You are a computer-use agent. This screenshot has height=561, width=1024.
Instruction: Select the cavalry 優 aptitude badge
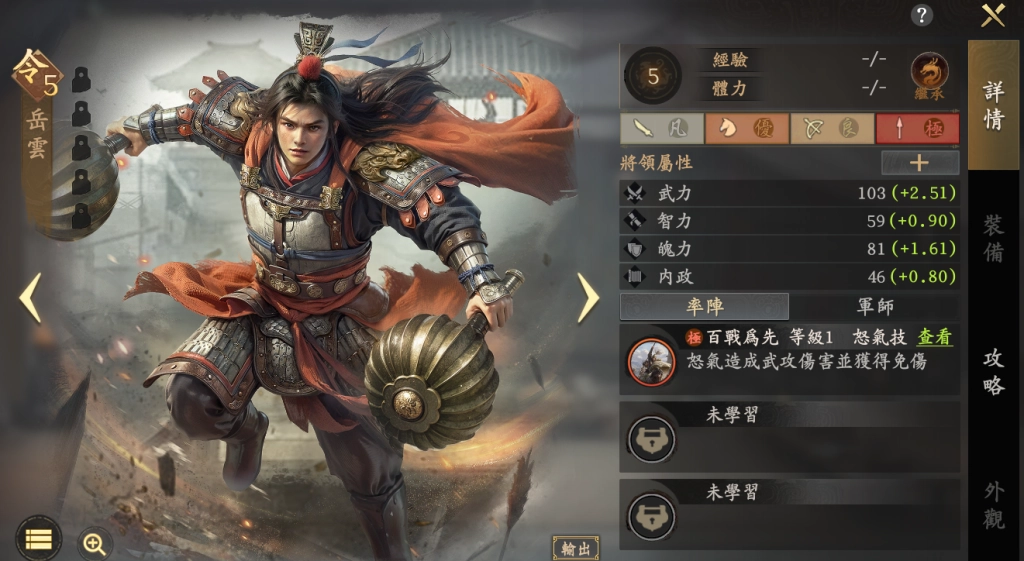[745, 129]
